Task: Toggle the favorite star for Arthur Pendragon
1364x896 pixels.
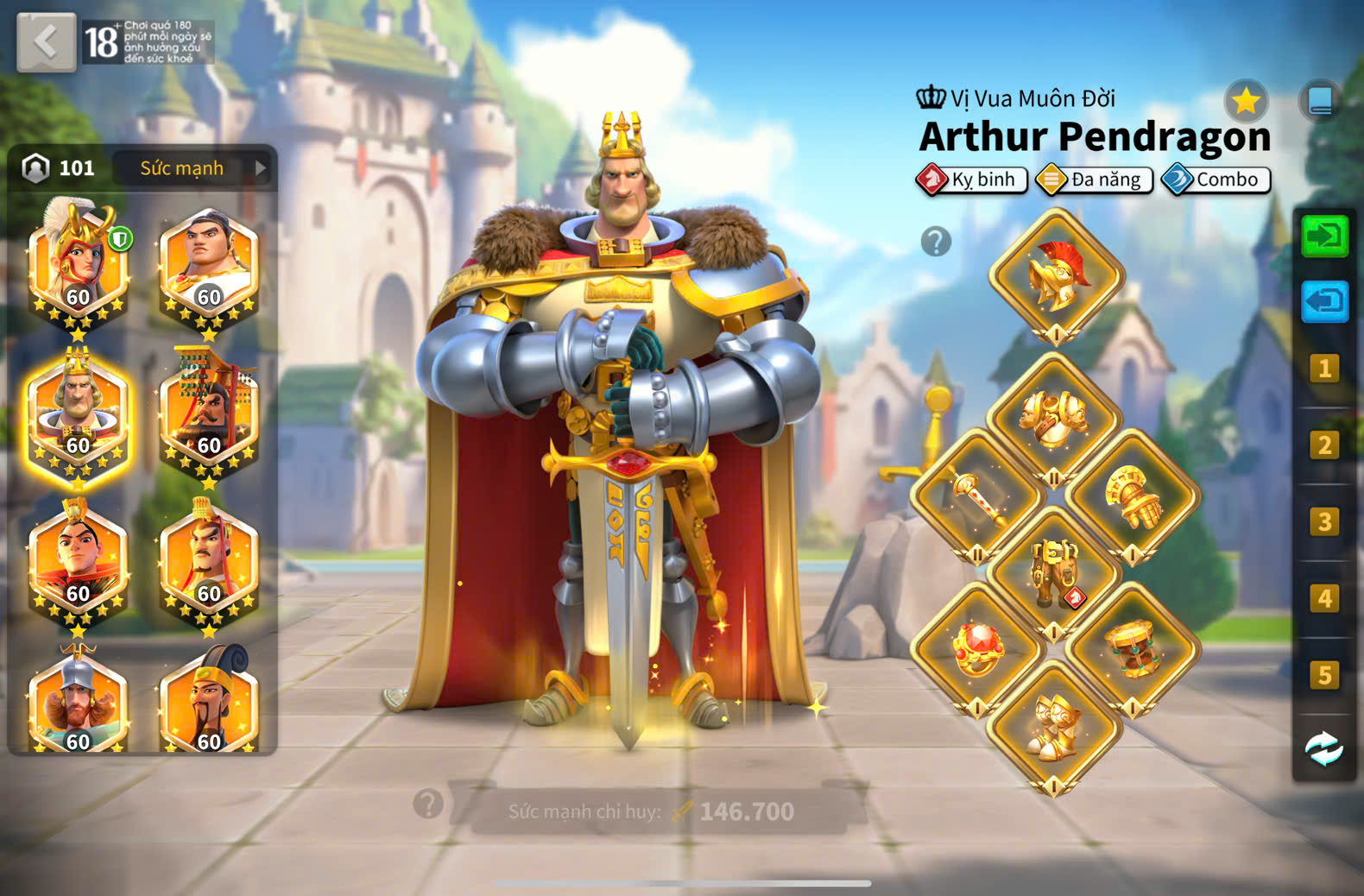Action: (x=1246, y=102)
